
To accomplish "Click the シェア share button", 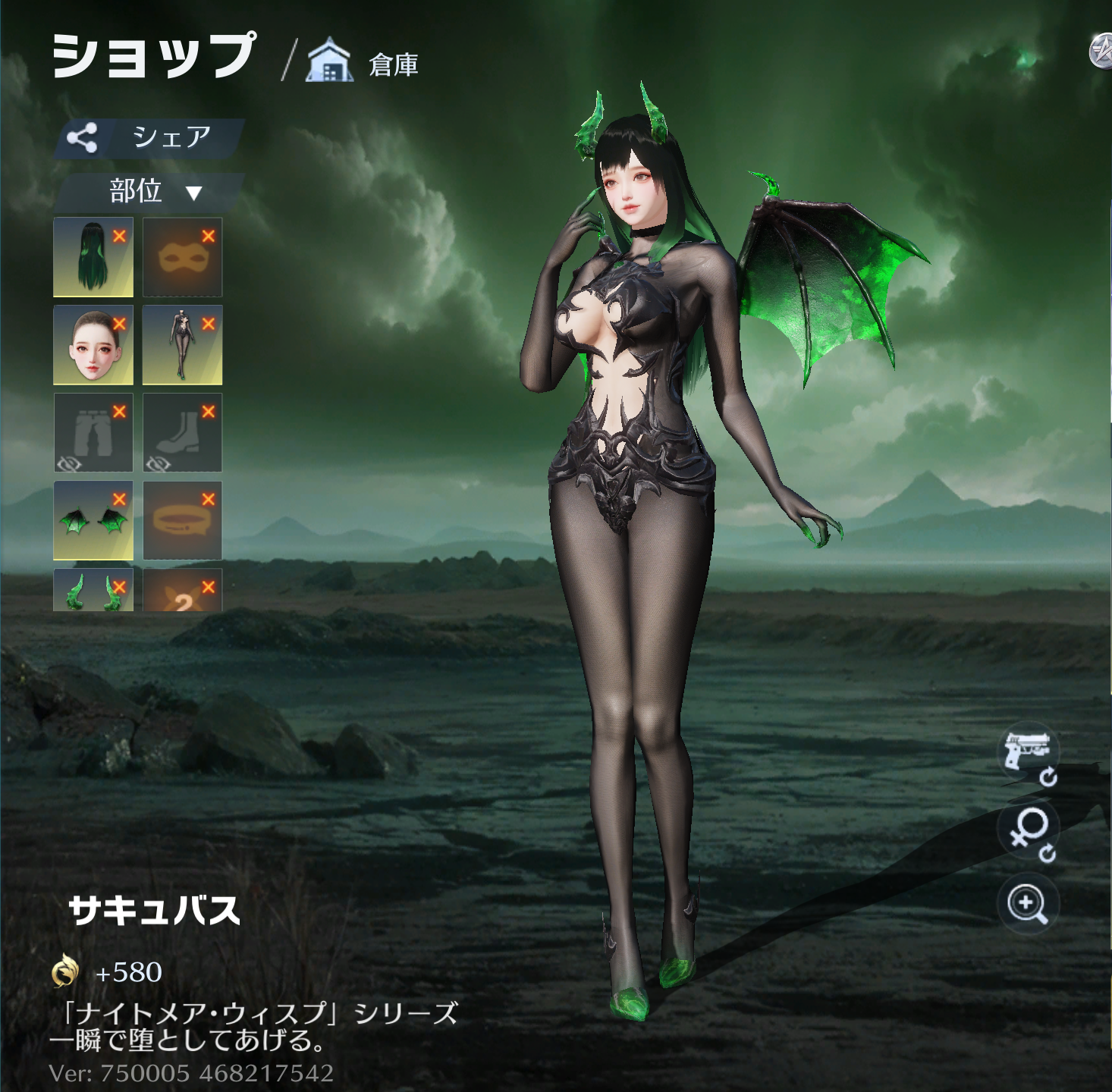I will point(150,138).
